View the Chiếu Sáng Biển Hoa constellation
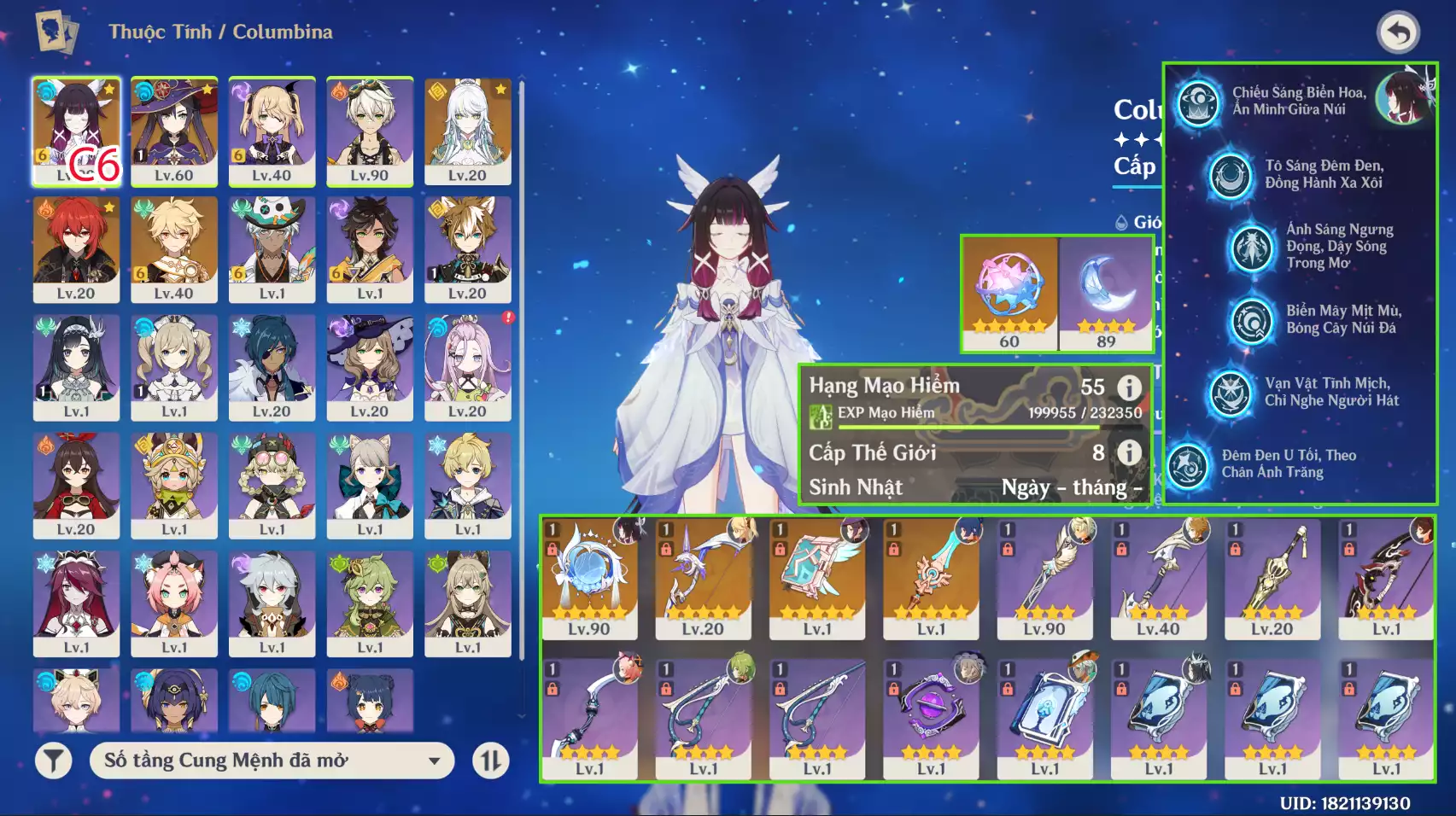Screen dimensions: 1456x816 pyautogui.click(x=1199, y=102)
